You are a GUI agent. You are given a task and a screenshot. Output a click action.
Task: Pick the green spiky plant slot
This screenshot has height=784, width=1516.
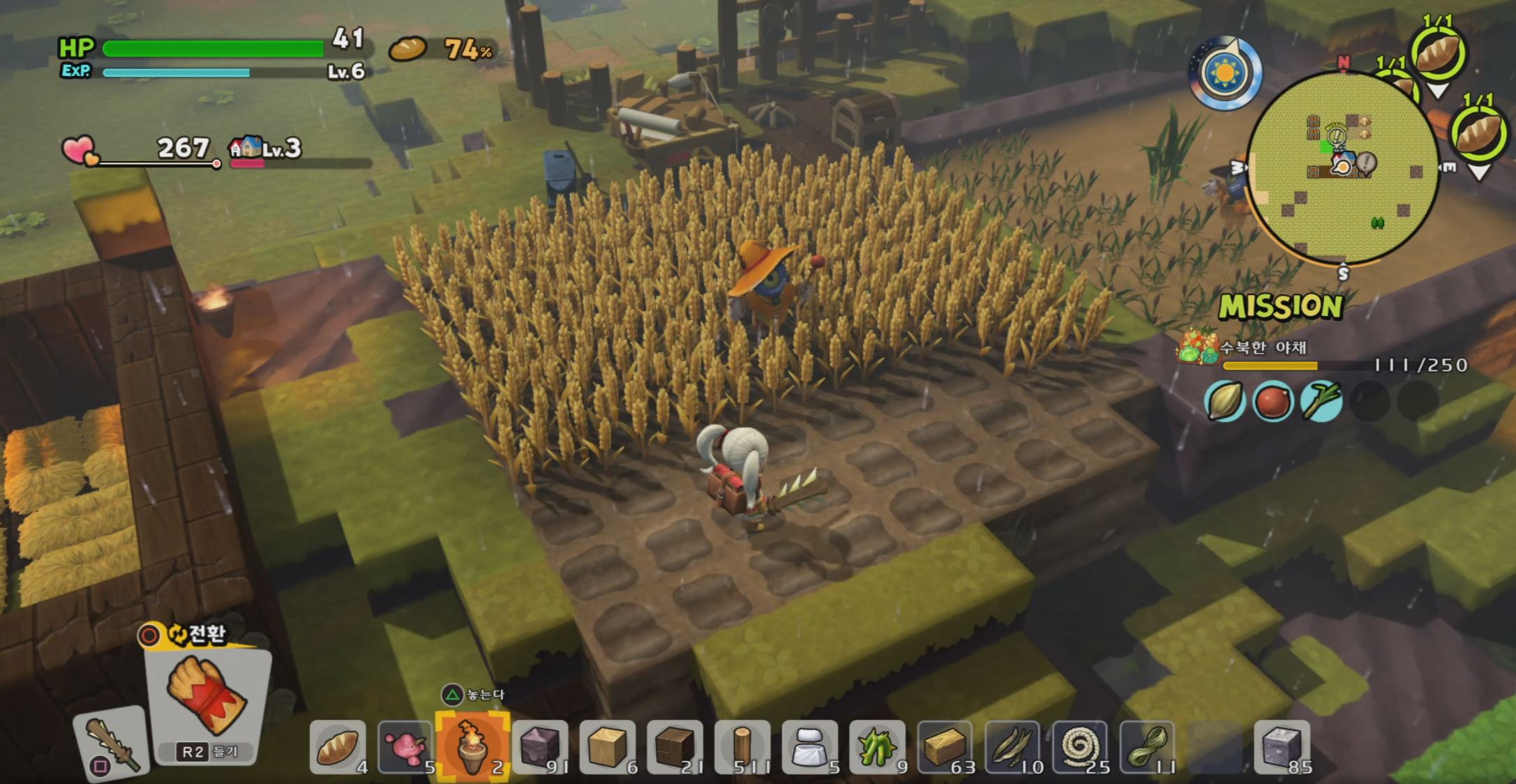point(877,748)
